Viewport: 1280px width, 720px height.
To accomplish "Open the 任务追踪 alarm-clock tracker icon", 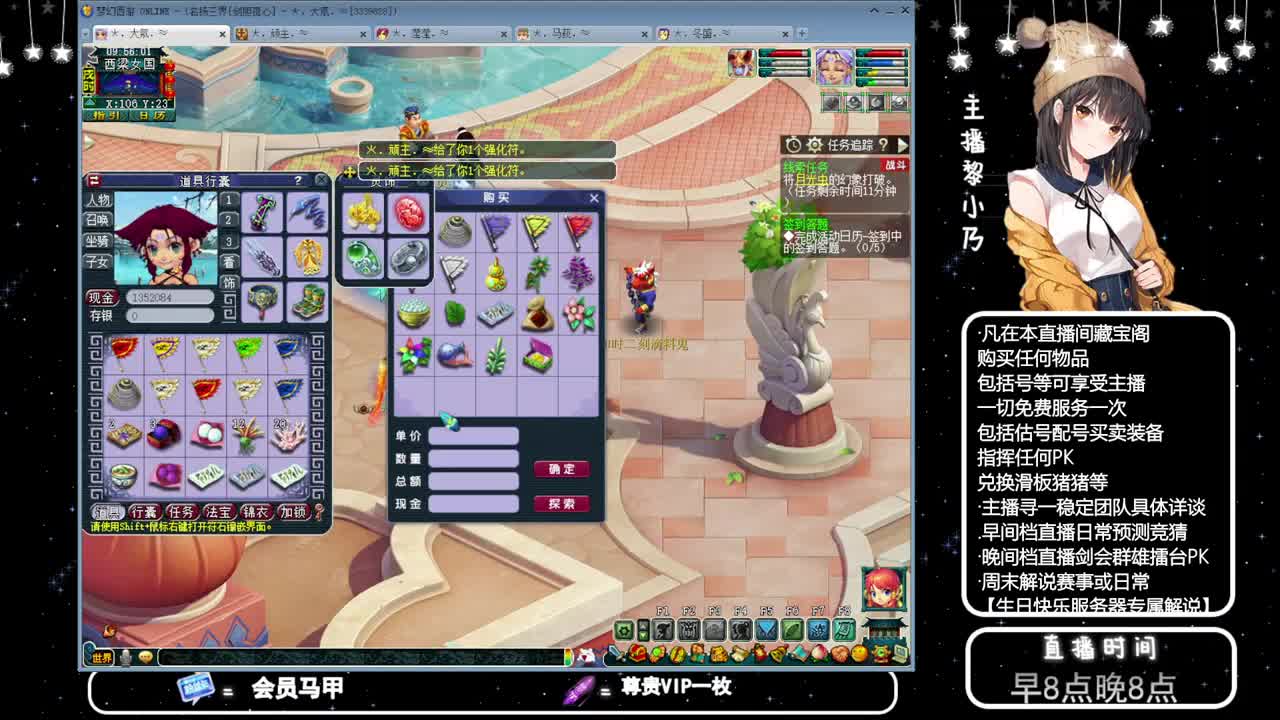I will point(793,145).
